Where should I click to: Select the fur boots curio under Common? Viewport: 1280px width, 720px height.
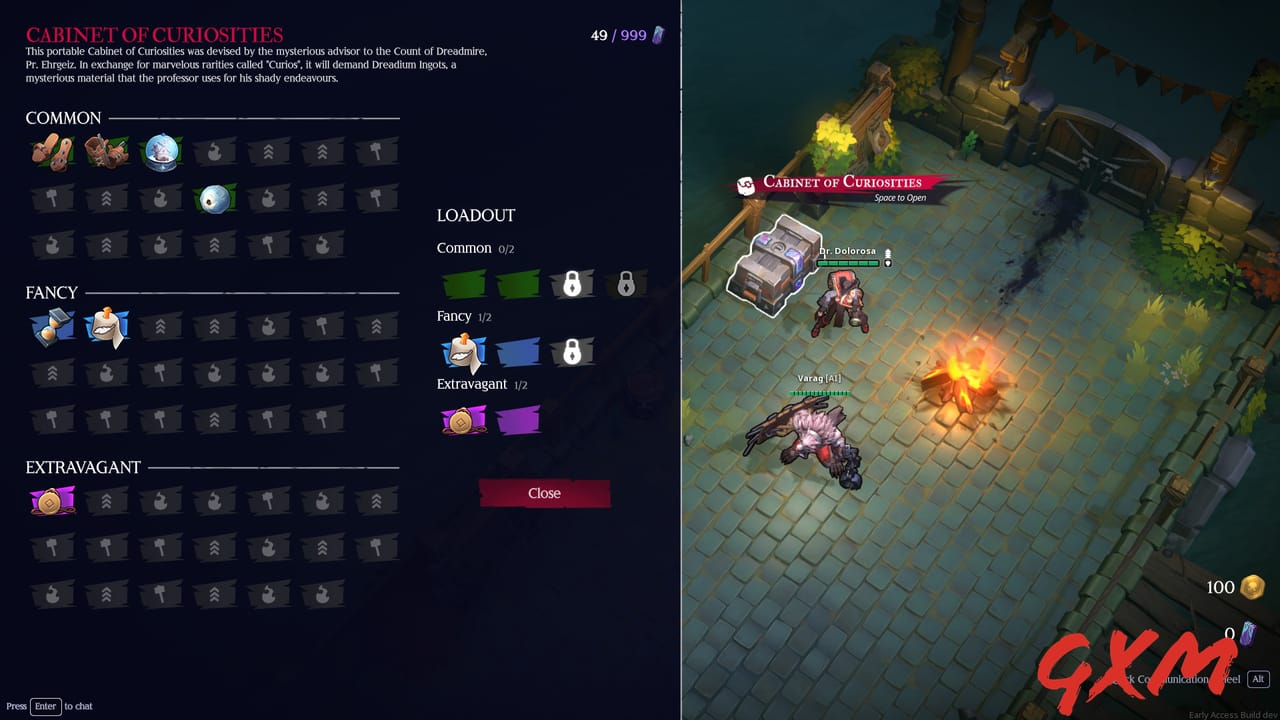(107, 152)
